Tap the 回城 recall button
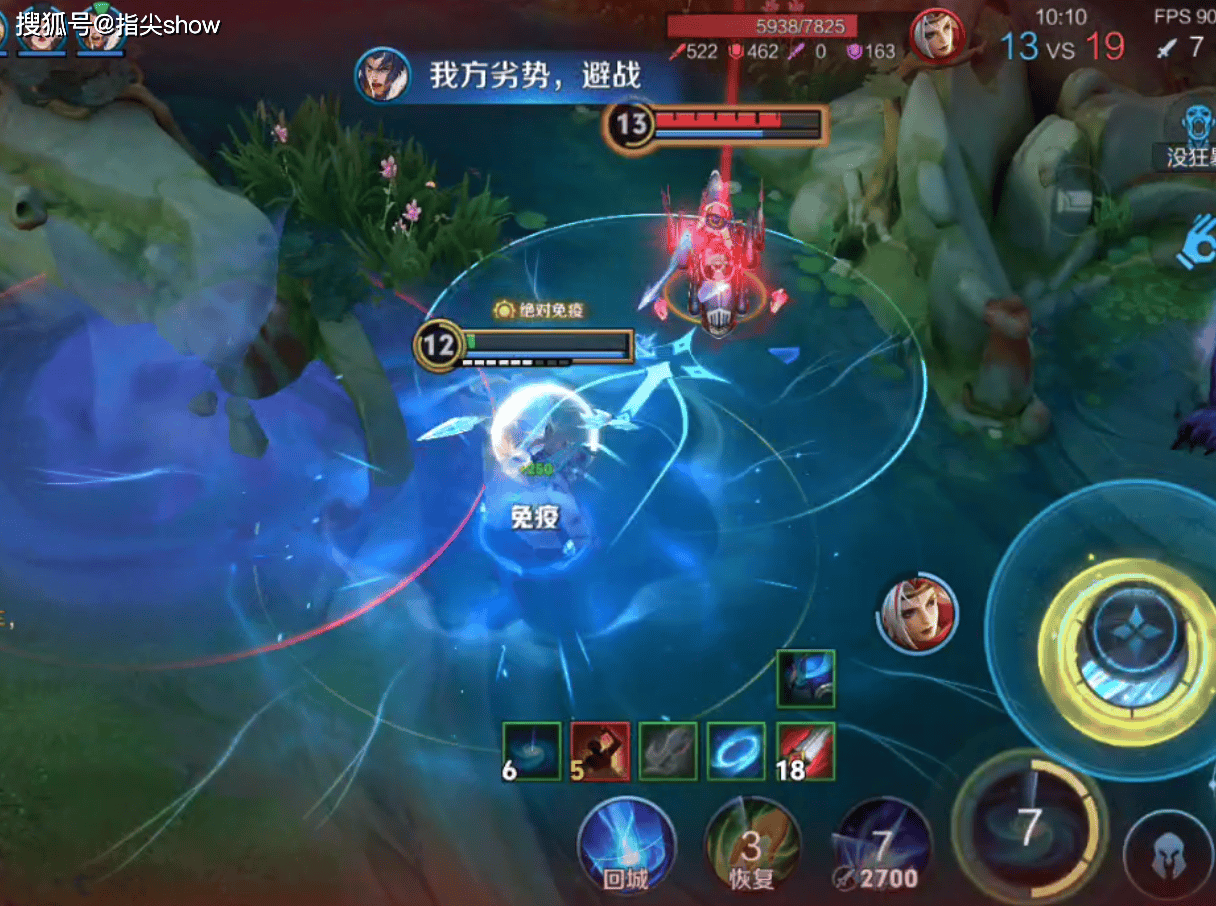 pos(627,847)
